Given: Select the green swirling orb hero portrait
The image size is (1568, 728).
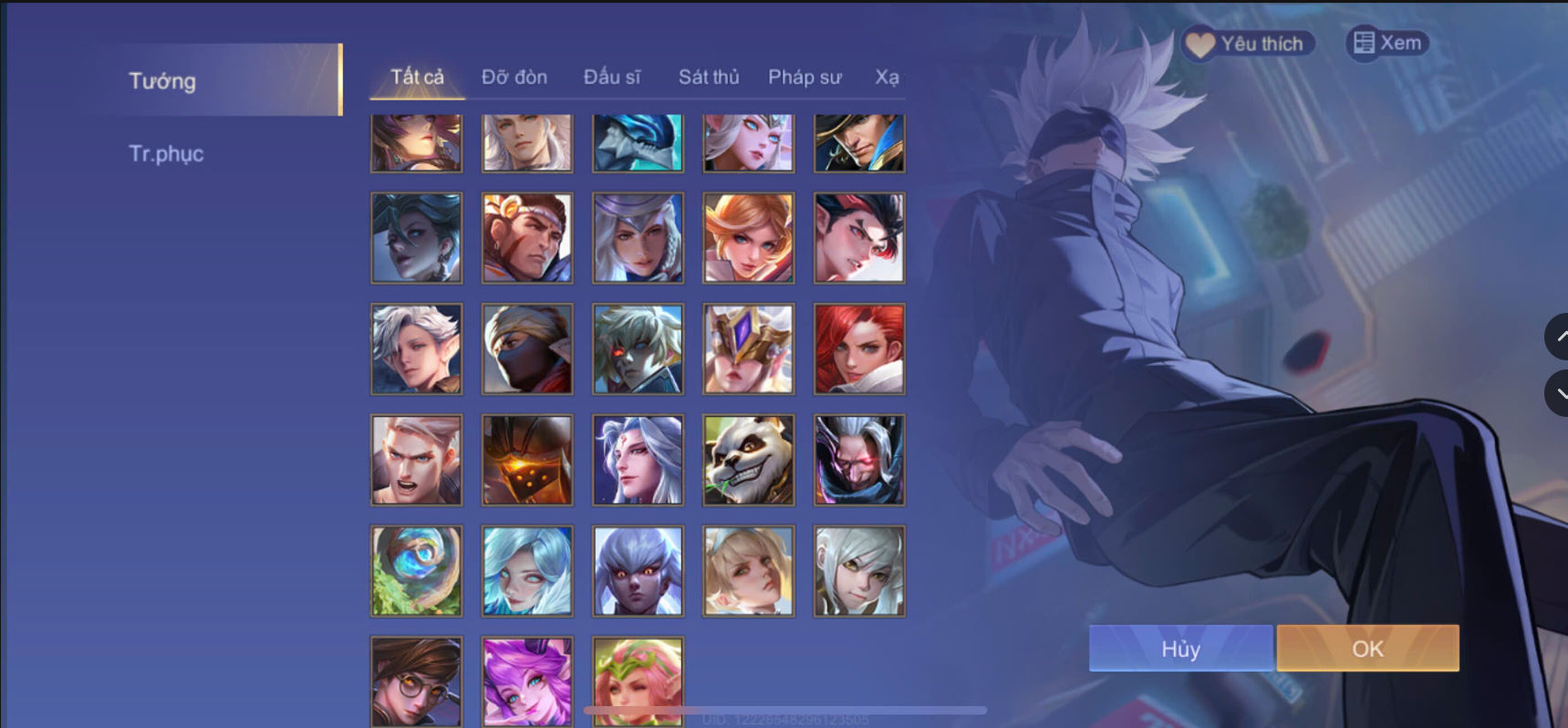Looking at the screenshot, I should pyautogui.click(x=416, y=570).
